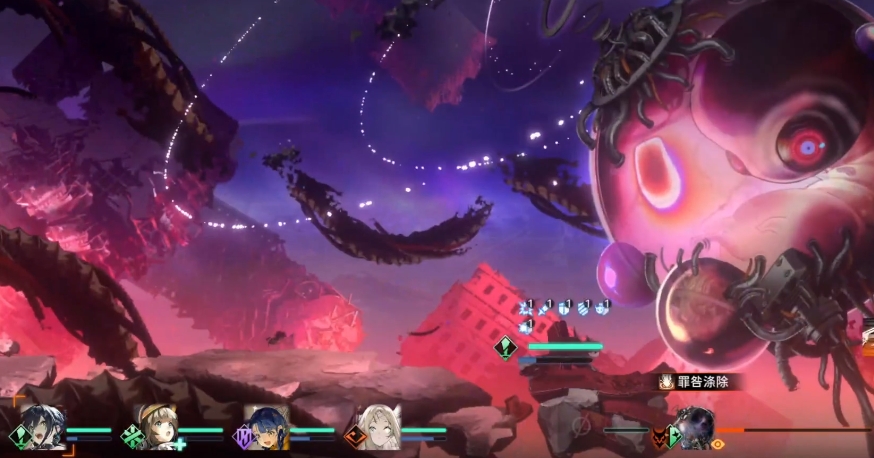Select the dark-haired character portrait

click(x=44, y=427)
